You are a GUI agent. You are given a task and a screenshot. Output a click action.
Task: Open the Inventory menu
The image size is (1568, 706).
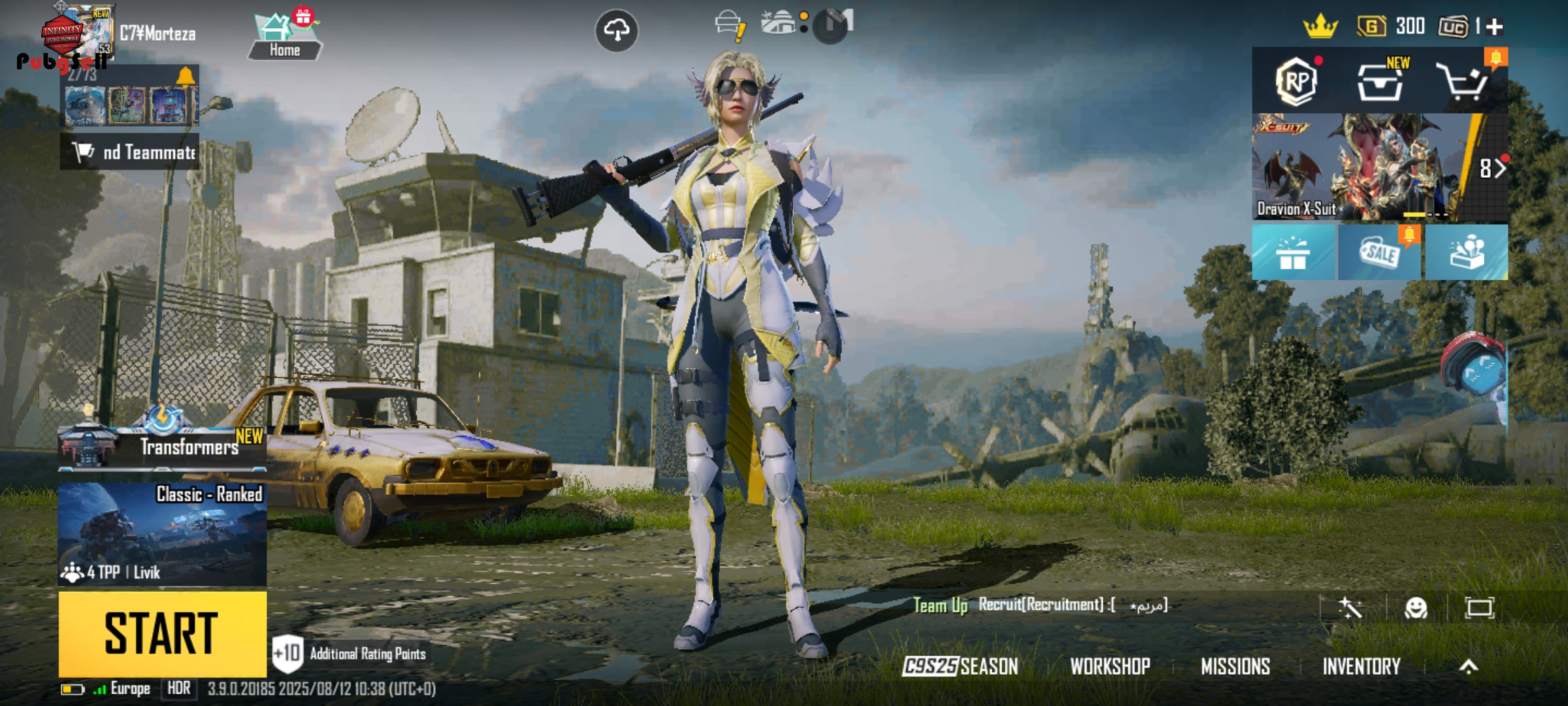[x=1362, y=666]
